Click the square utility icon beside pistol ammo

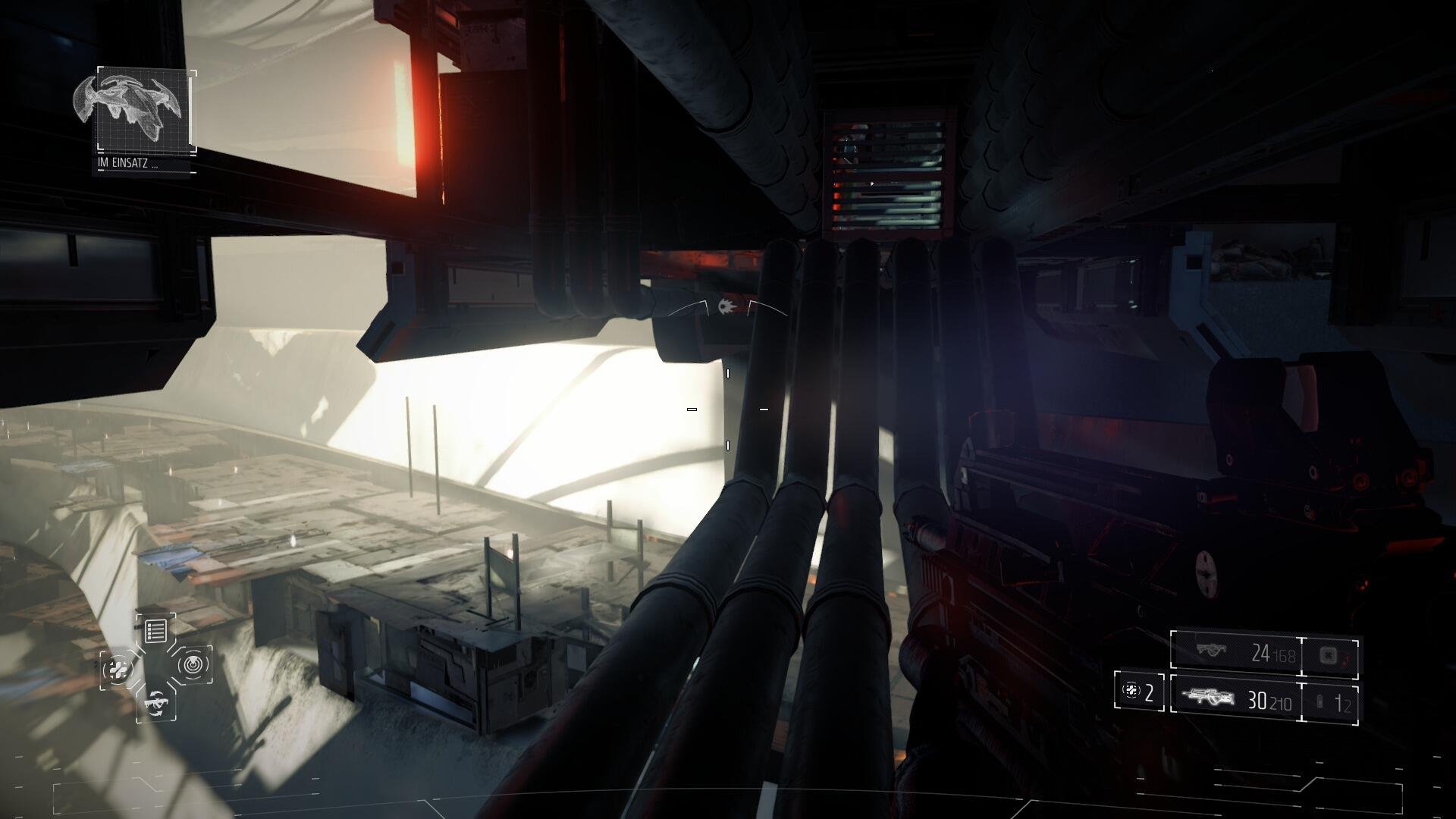tap(1329, 655)
